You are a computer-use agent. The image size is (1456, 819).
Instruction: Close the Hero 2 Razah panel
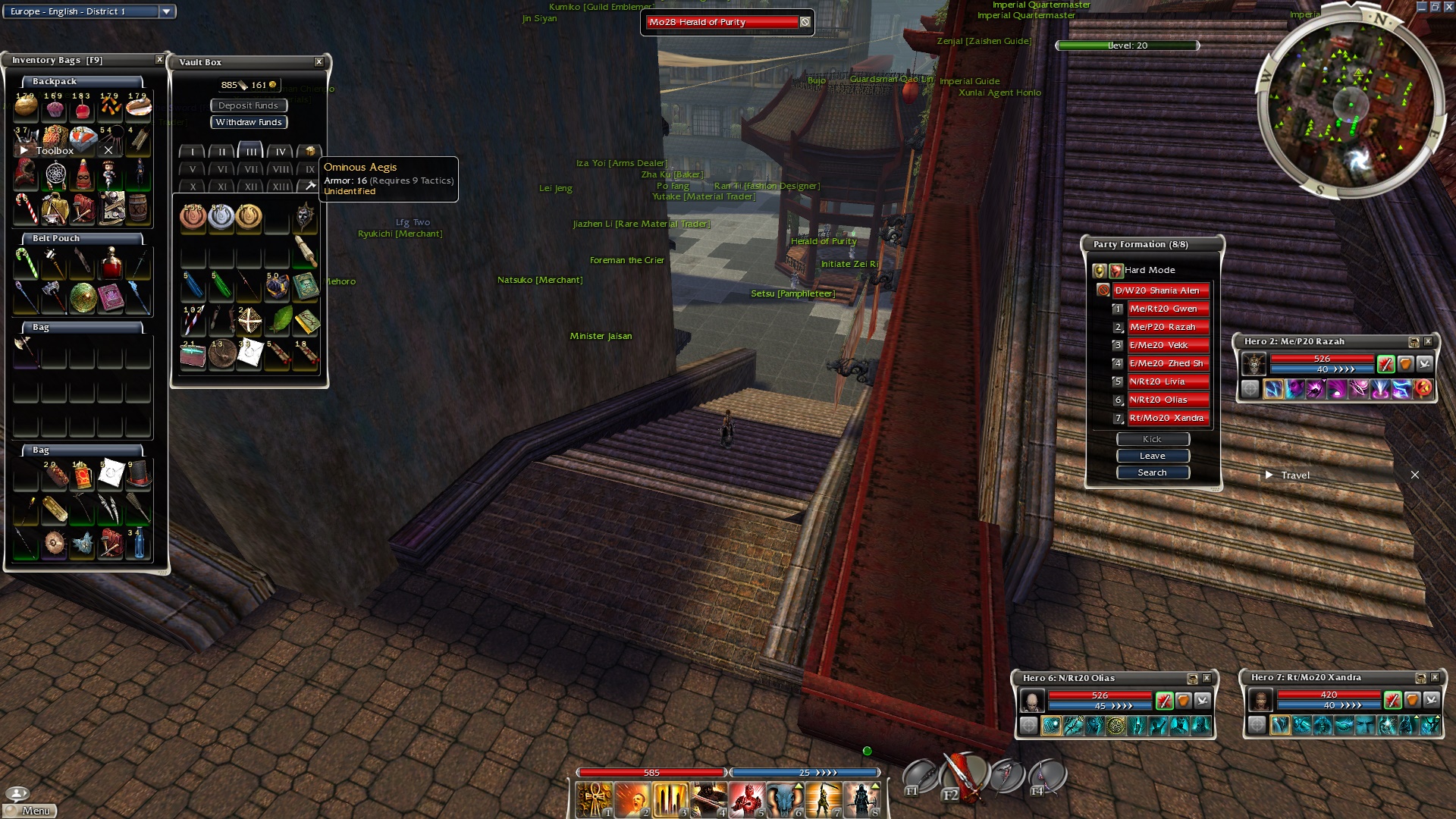1428,342
